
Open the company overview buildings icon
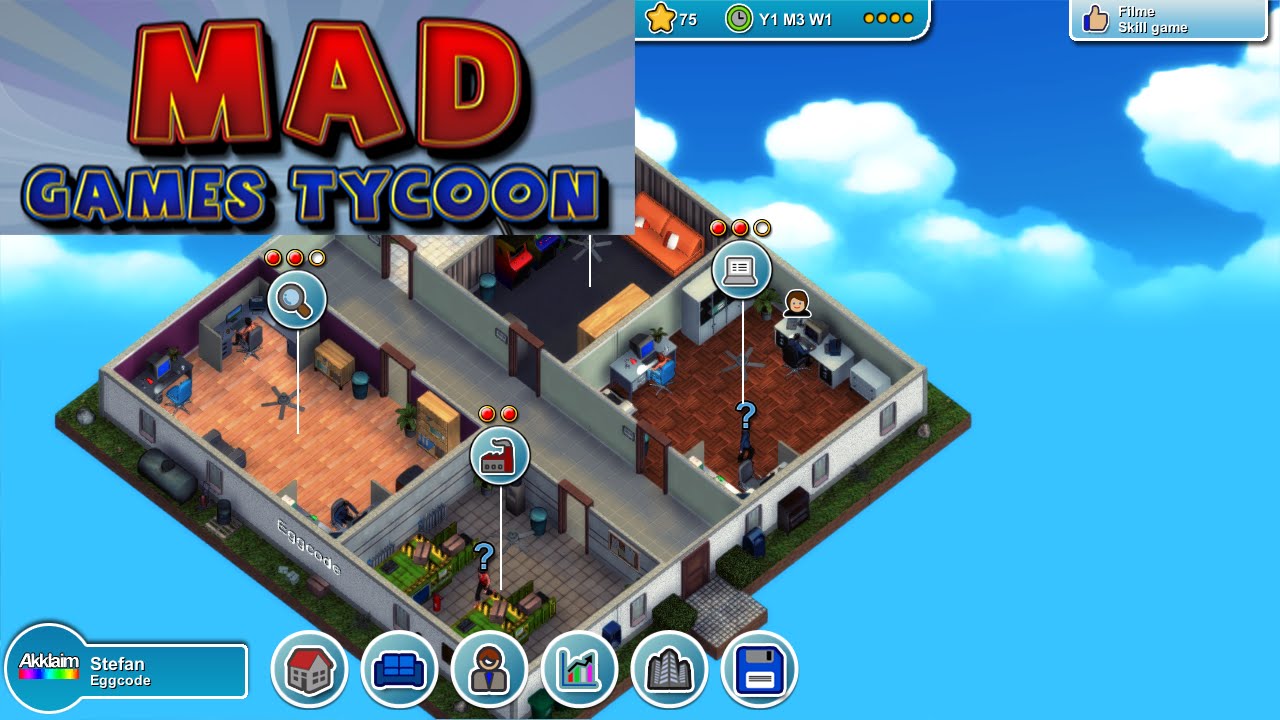tap(669, 670)
